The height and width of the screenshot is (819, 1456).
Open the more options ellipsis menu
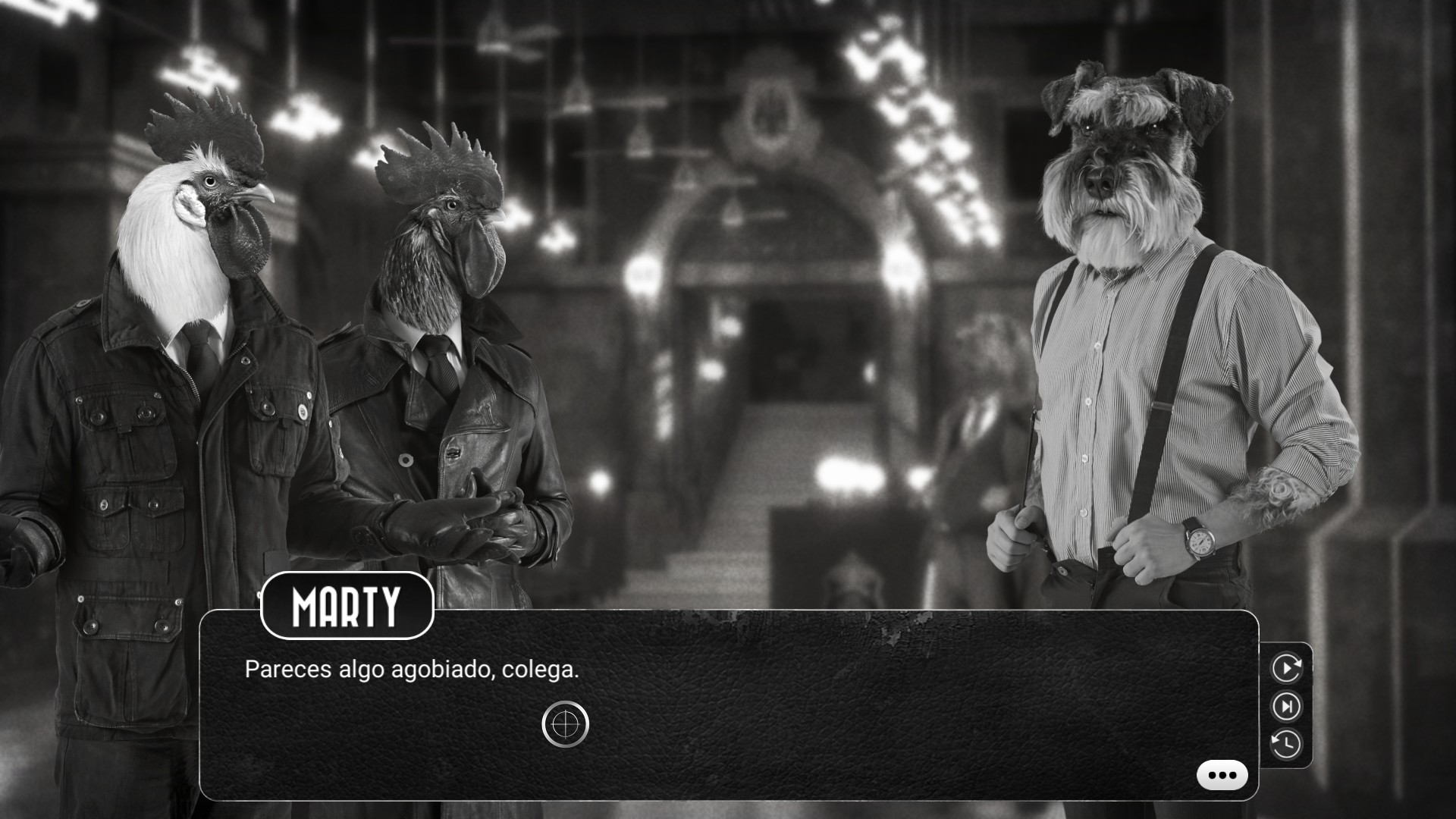[1221, 773]
